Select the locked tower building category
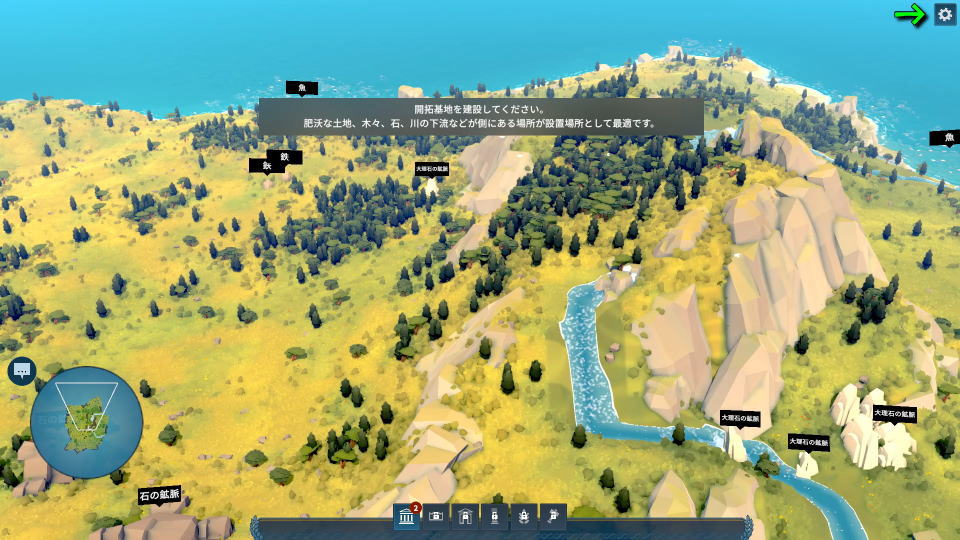 pyautogui.click(x=494, y=516)
